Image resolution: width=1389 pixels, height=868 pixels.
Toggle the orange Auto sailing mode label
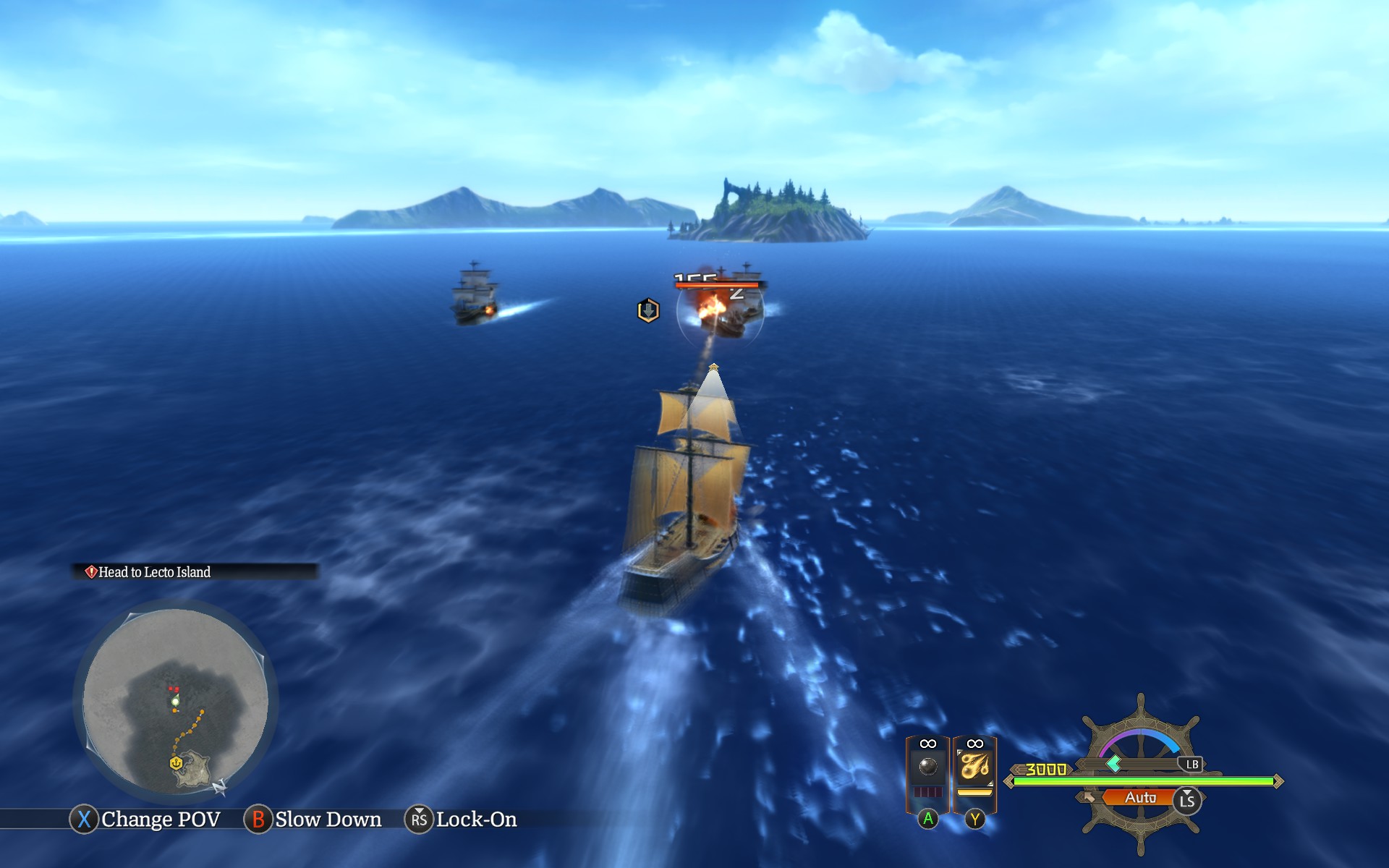pos(1140,798)
